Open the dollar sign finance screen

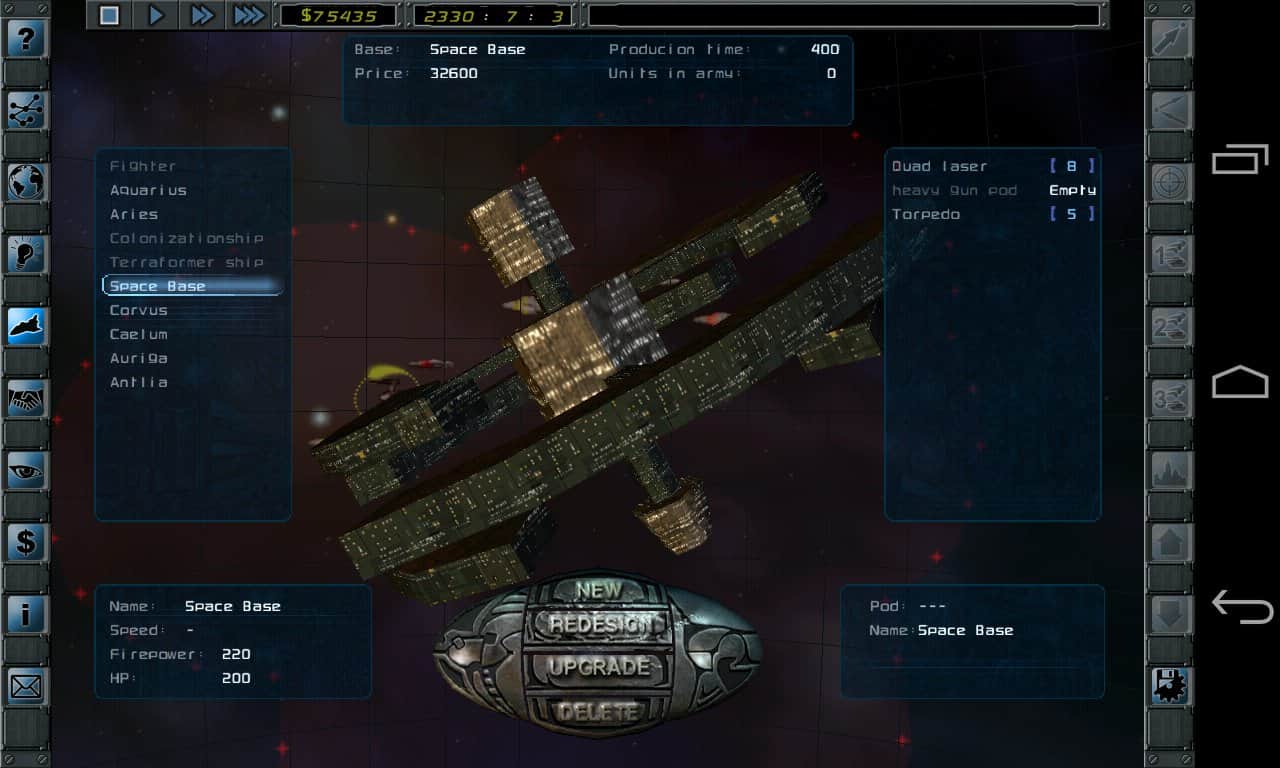[x=27, y=542]
